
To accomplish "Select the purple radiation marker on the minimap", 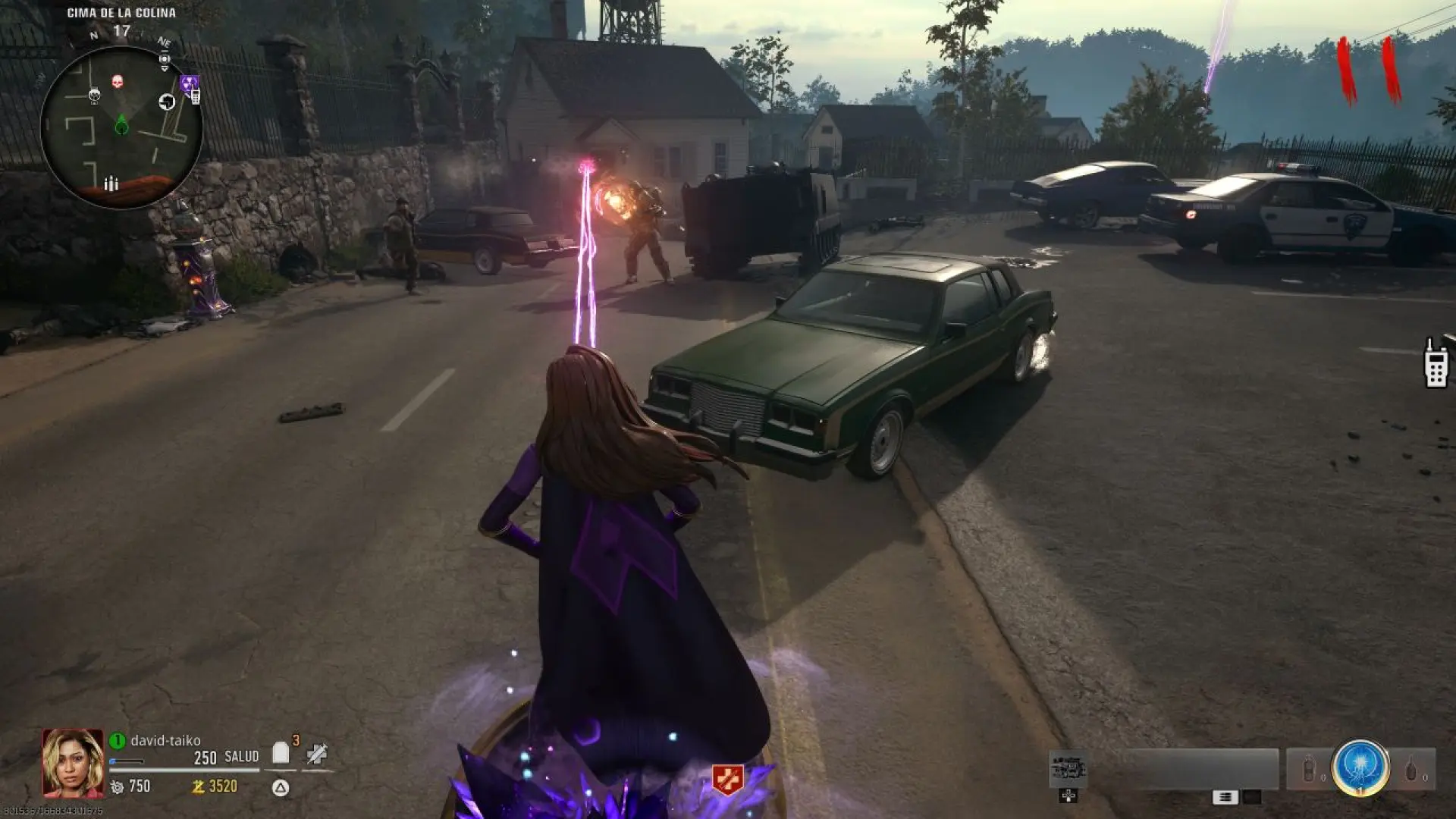I will [189, 82].
